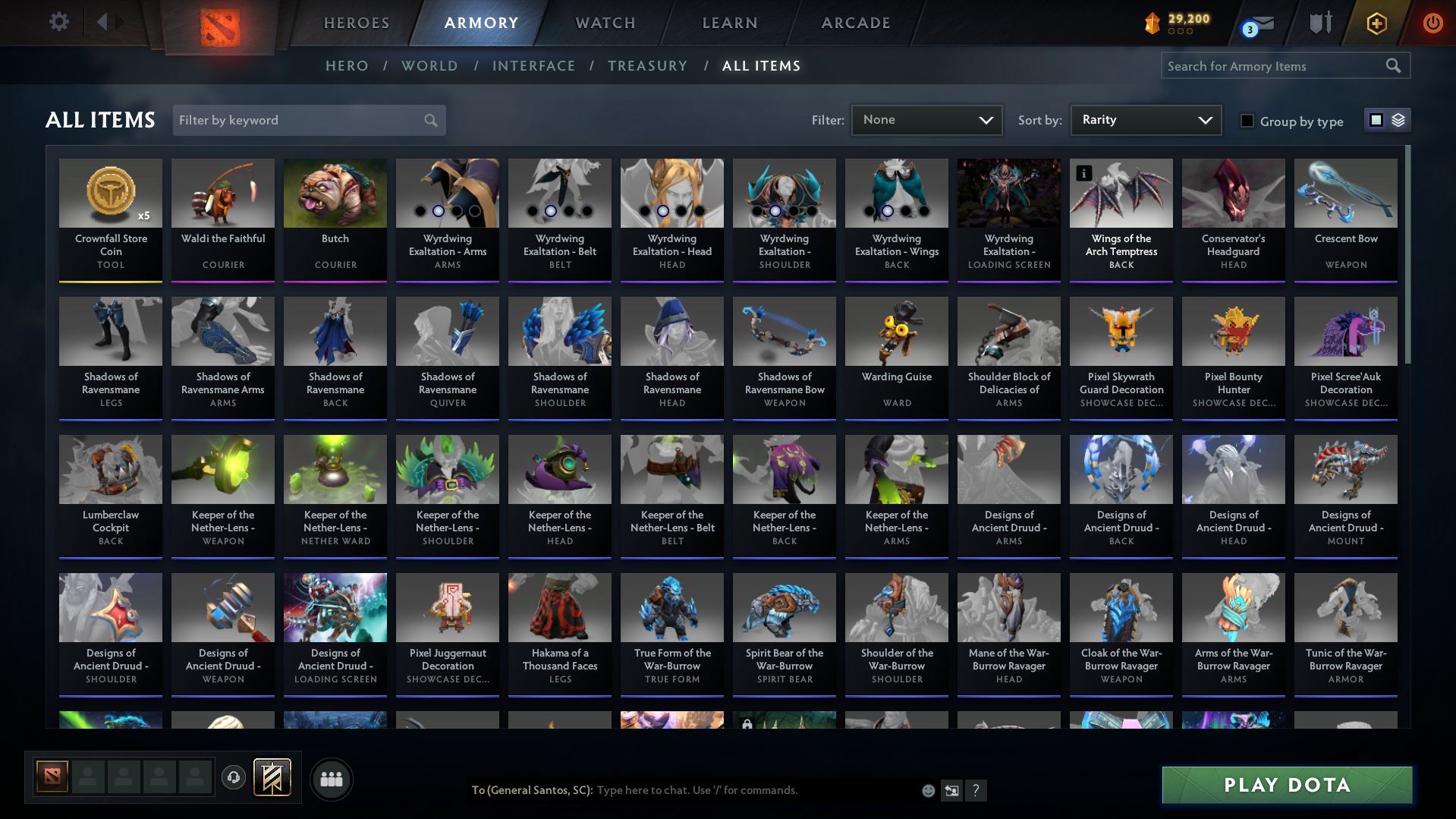The image size is (1456, 819).
Task: Click the headset voice chat icon
Action: click(234, 778)
